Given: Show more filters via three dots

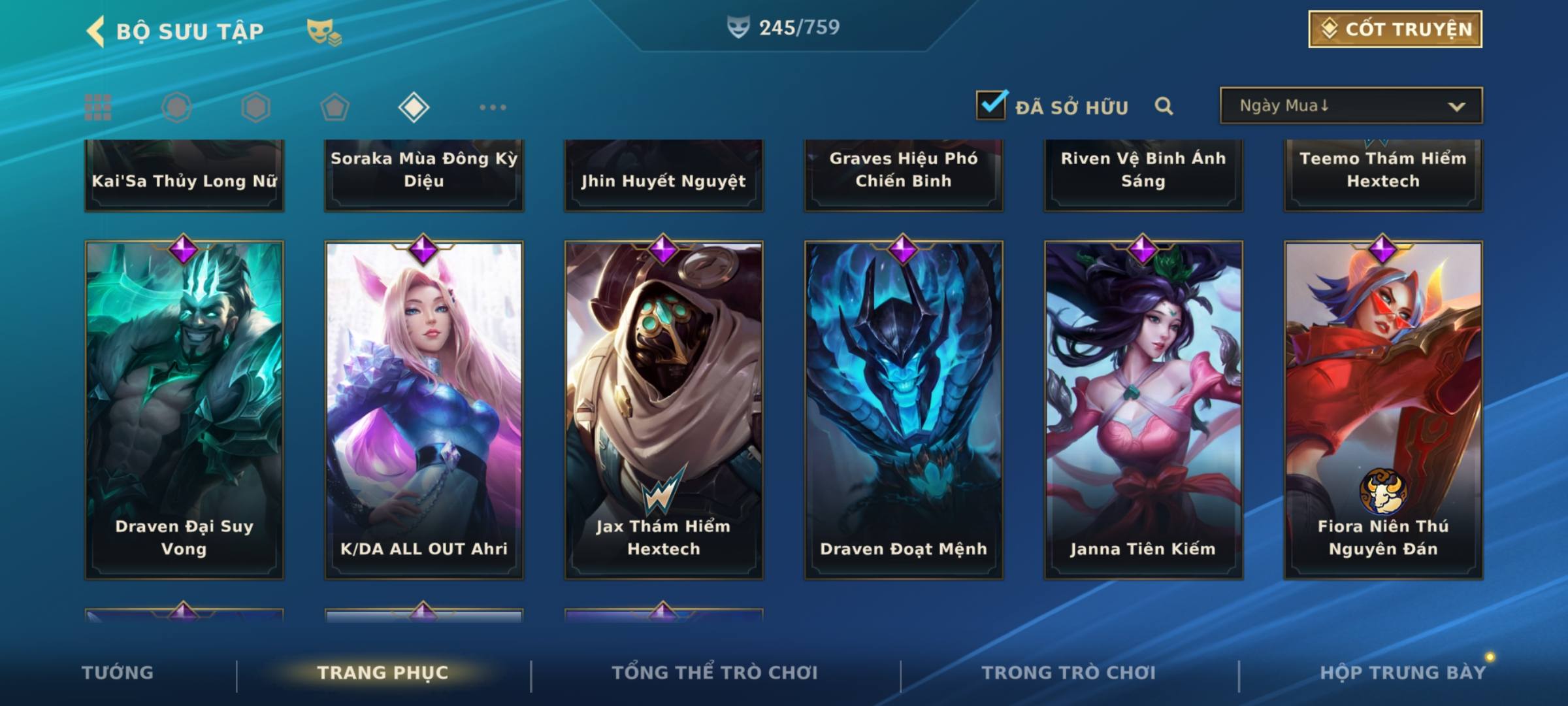Looking at the screenshot, I should [x=493, y=107].
